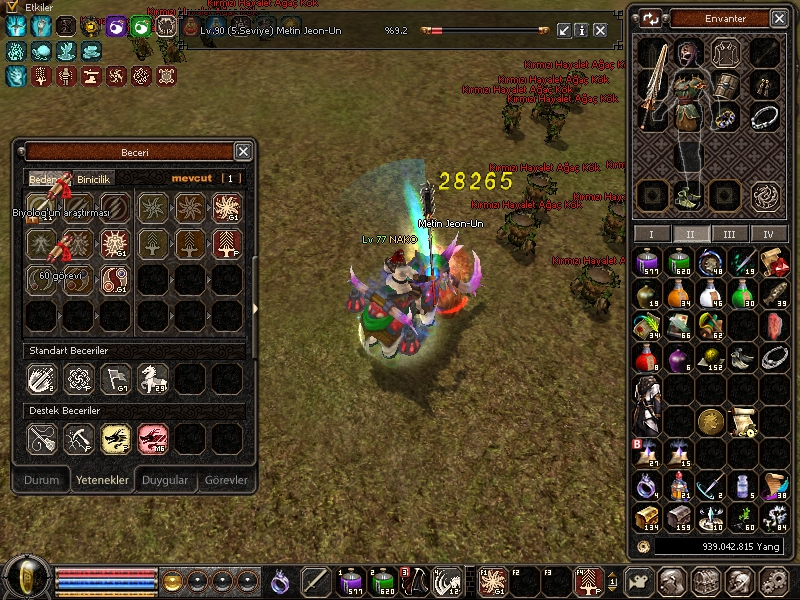Open the gear settings button

[772, 581]
